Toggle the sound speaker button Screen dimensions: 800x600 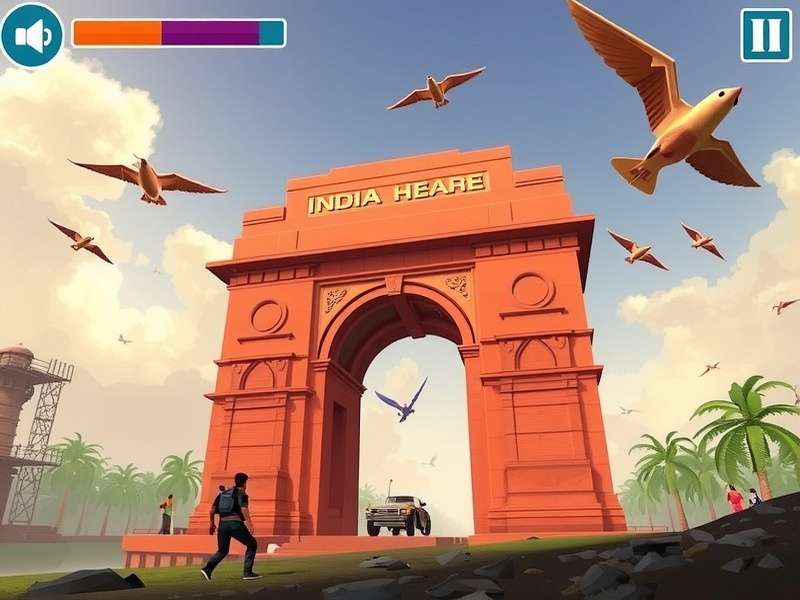[x=32, y=35]
